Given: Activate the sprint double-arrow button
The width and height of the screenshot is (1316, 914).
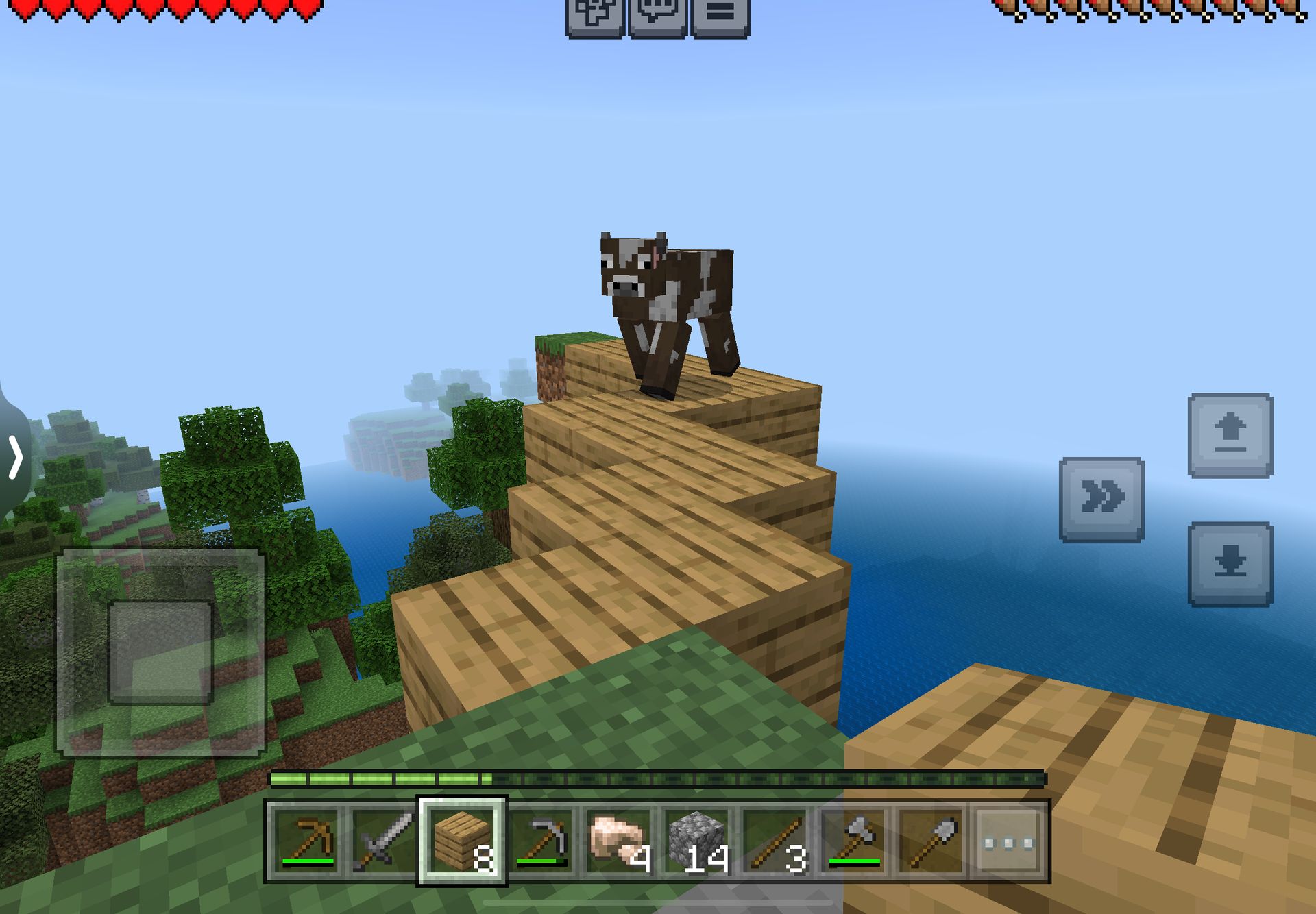Looking at the screenshot, I should click(x=1101, y=499).
